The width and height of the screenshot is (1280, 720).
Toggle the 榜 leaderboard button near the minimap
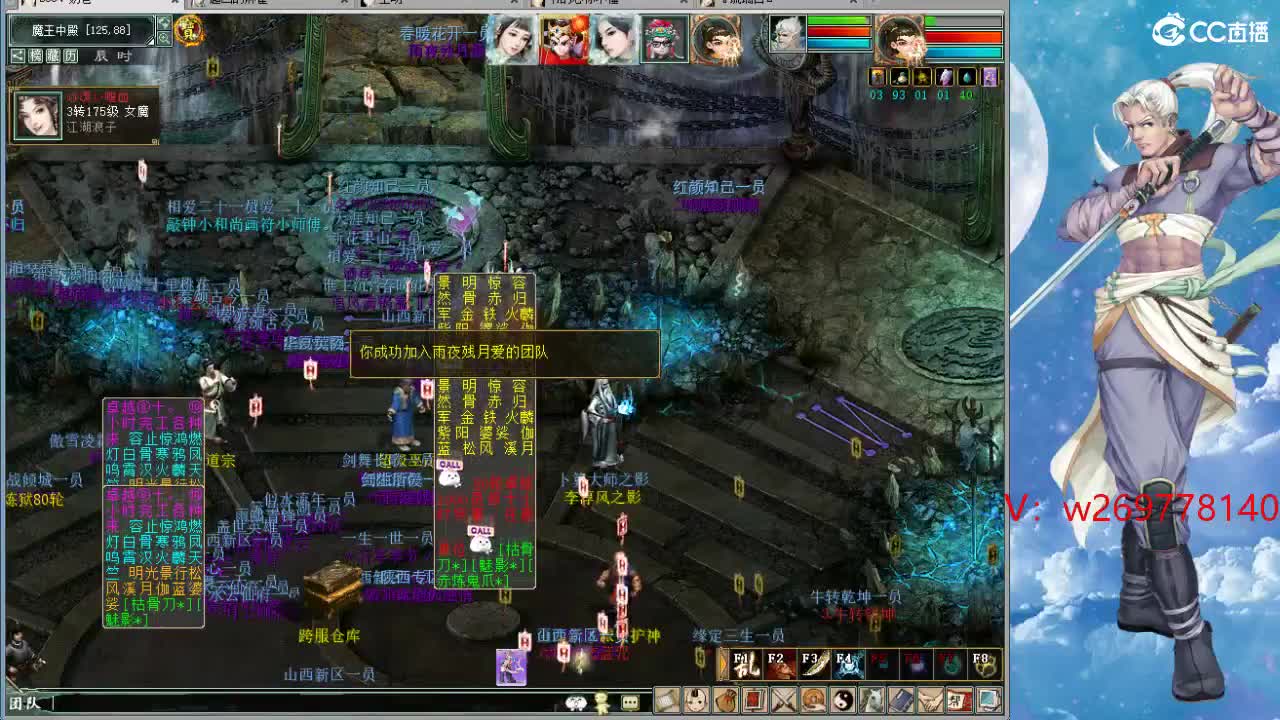[x=36, y=56]
